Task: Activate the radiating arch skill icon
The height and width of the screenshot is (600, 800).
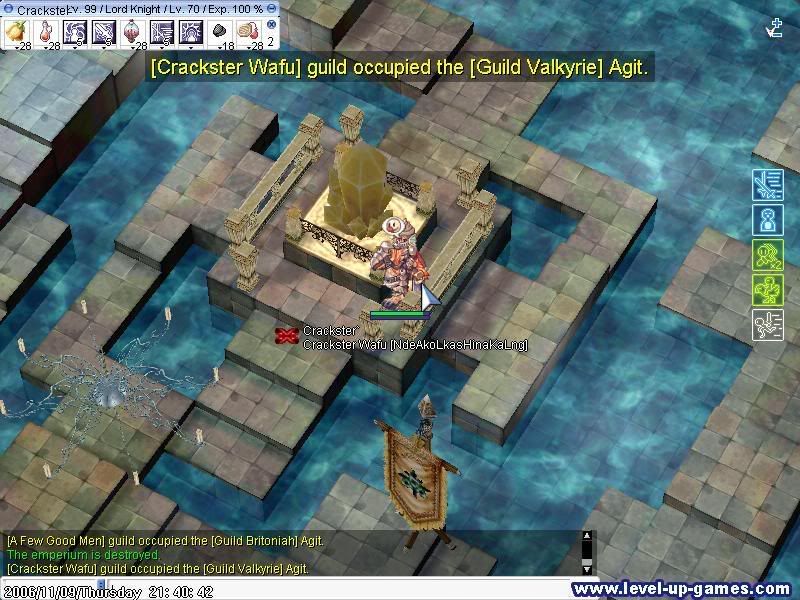Action: click(190, 31)
